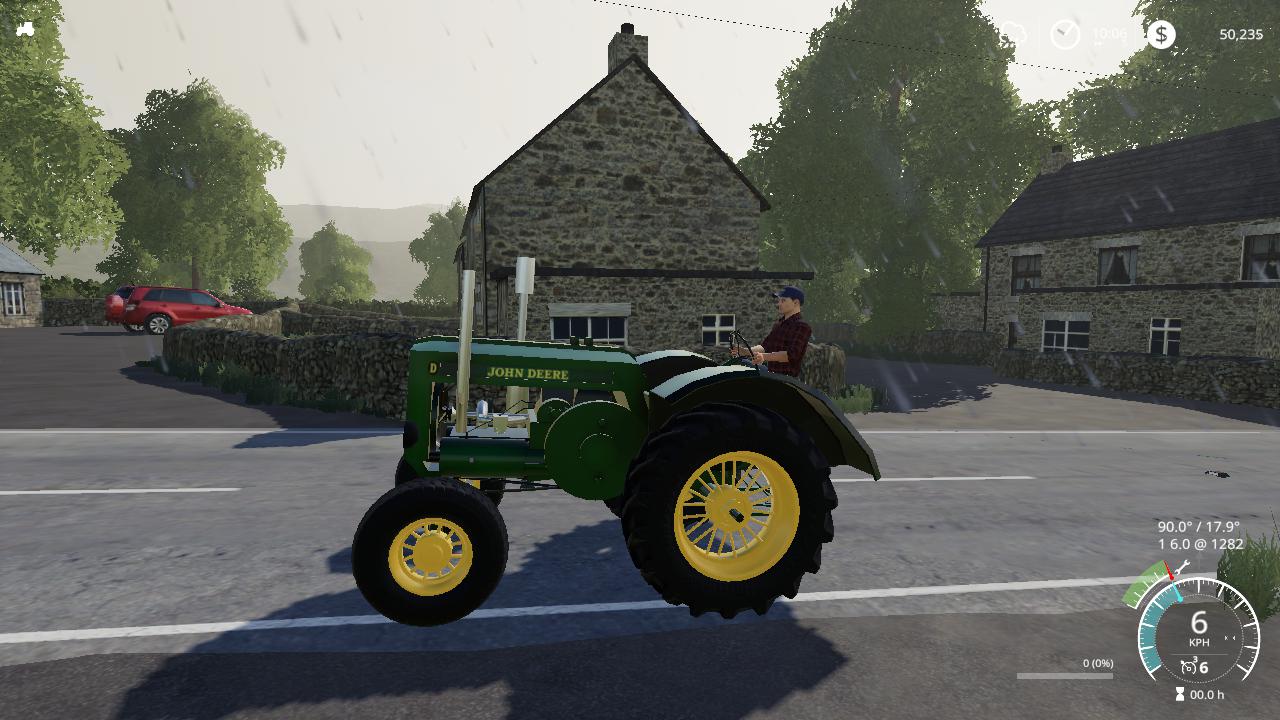The image size is (1280, 720).
Task: Click the hourglass operating-hours icon
Action: pos(1179,692)
